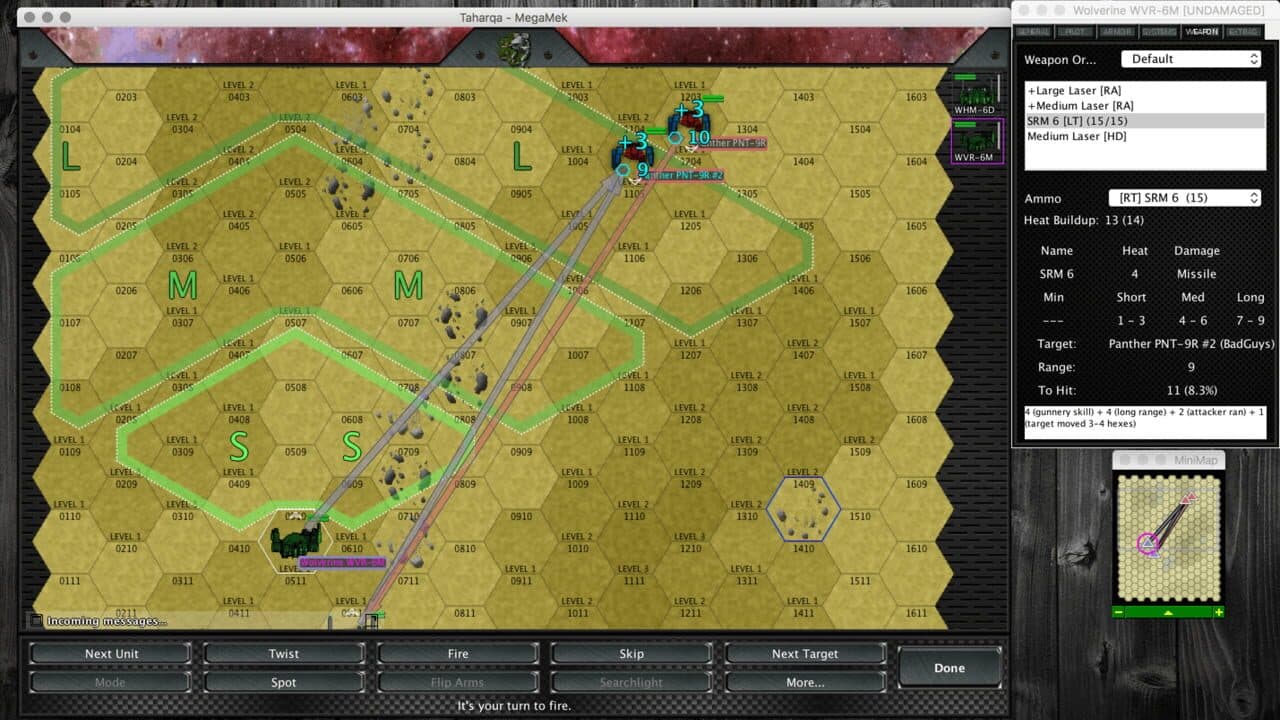Open the Weapon Order dropdown showing Default
This screenshot has height=720, width=1280.
tap(1190, 59)
